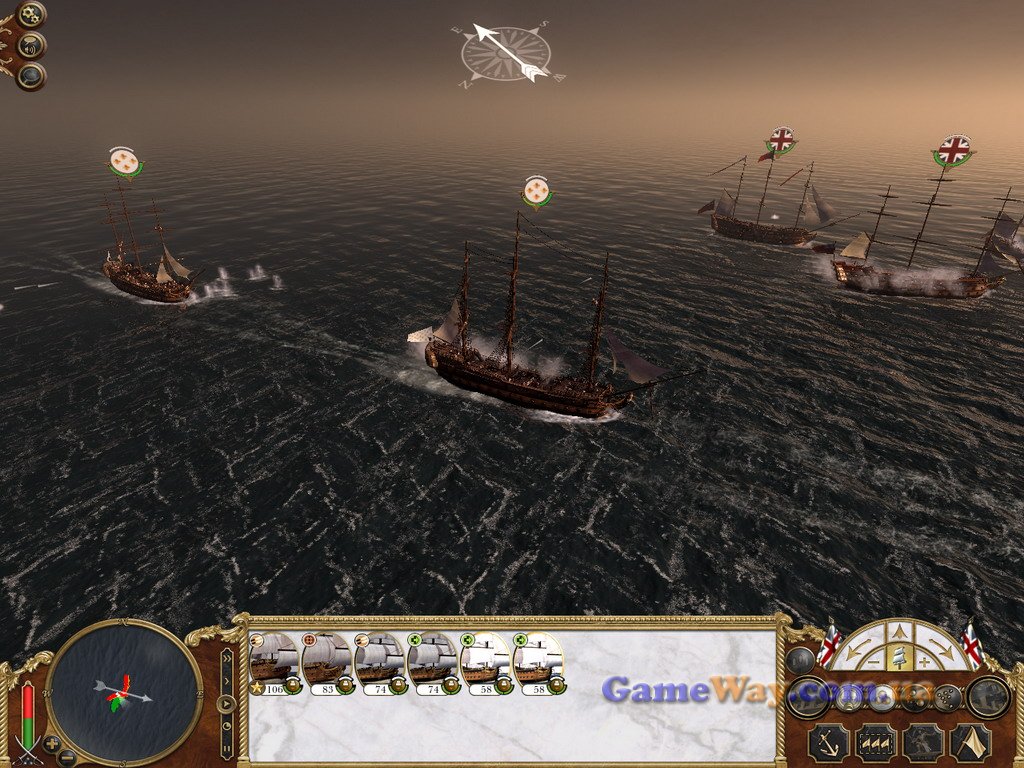
Task: Sail forward with the up arrow
Action: tap(900, 631)
